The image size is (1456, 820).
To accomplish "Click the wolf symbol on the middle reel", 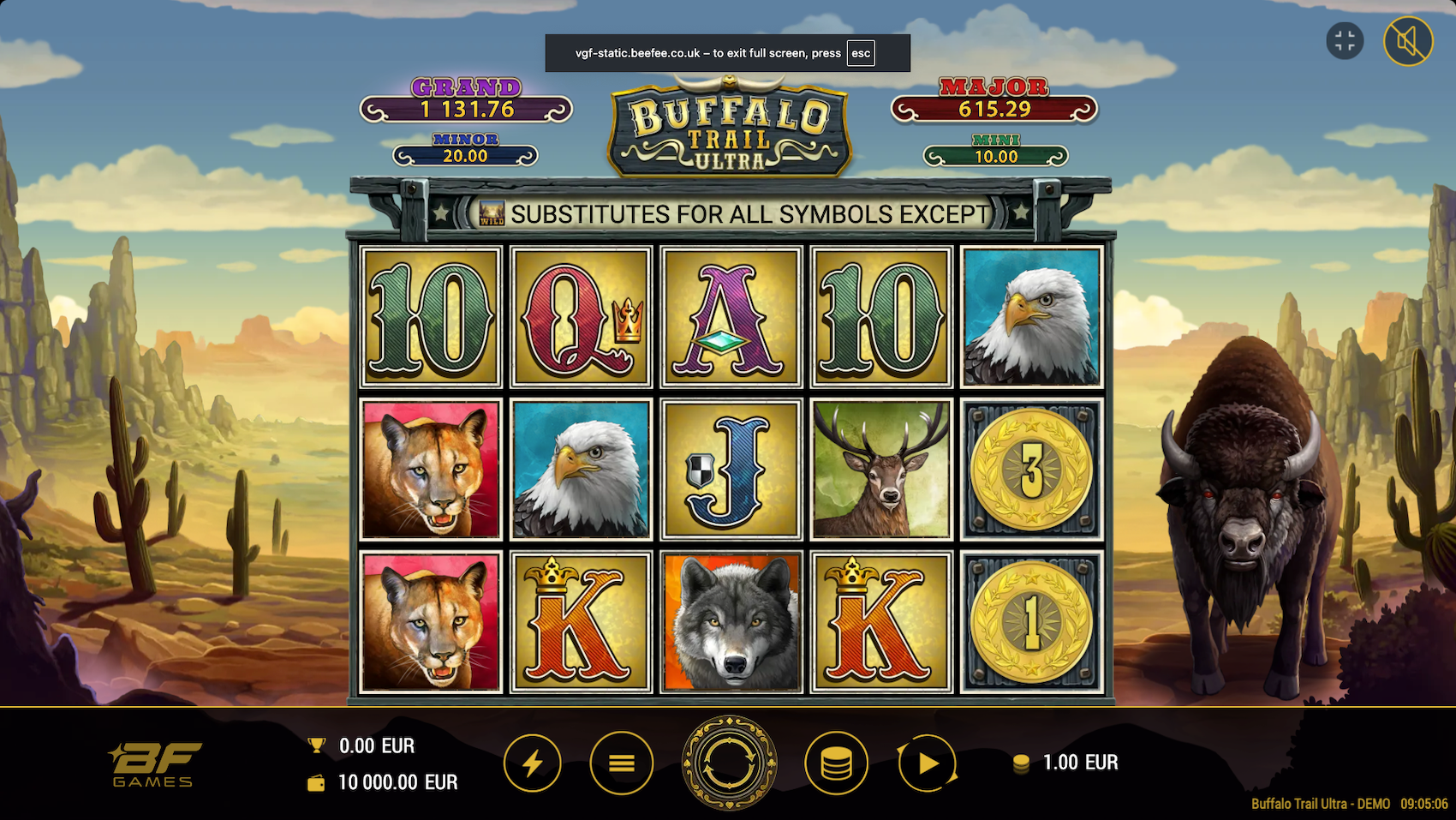I will (731, 619).
